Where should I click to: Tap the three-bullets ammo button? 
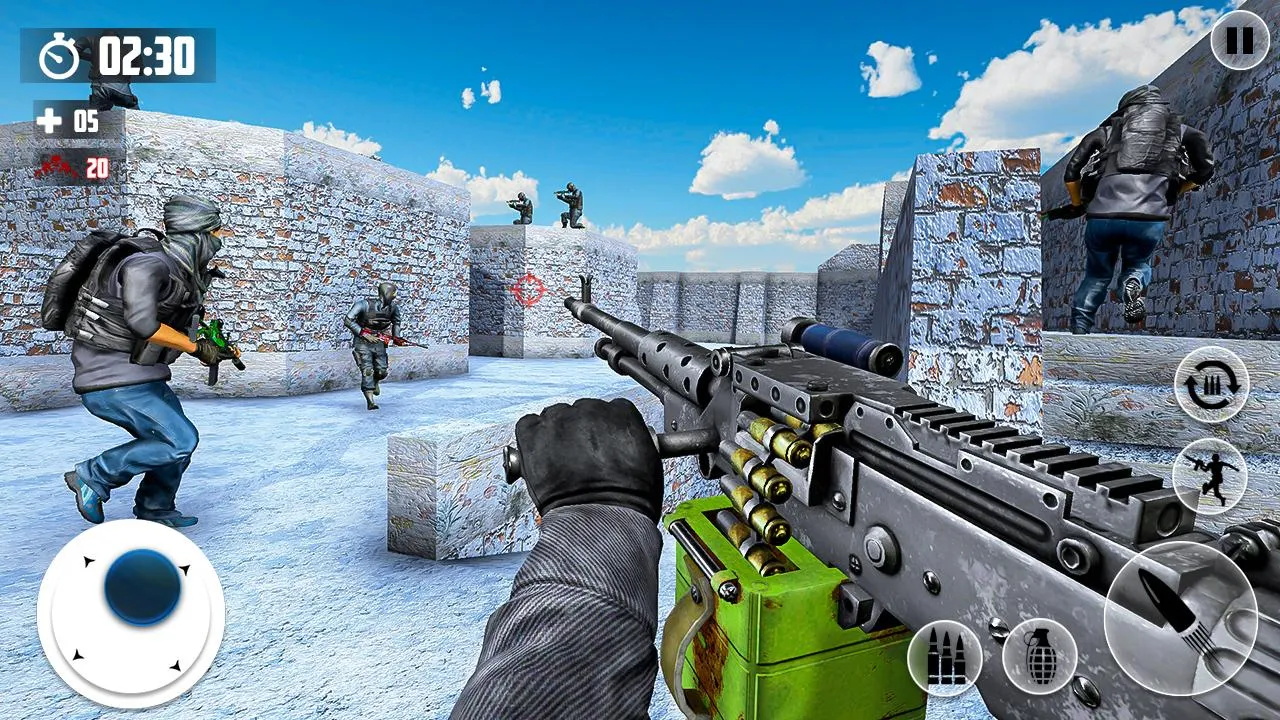click(945, 657)
